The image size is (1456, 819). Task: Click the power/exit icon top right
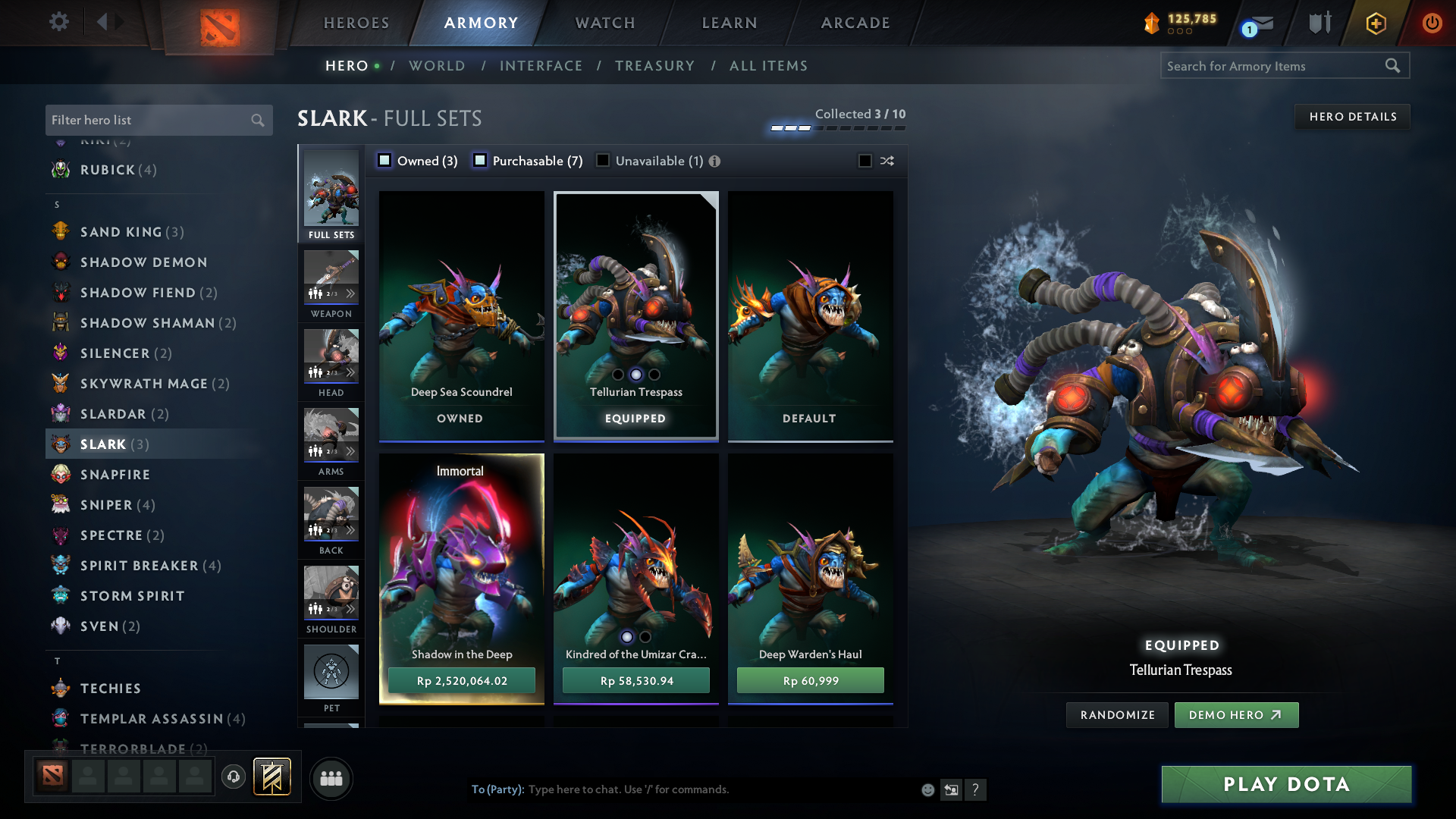[1432, 22]
